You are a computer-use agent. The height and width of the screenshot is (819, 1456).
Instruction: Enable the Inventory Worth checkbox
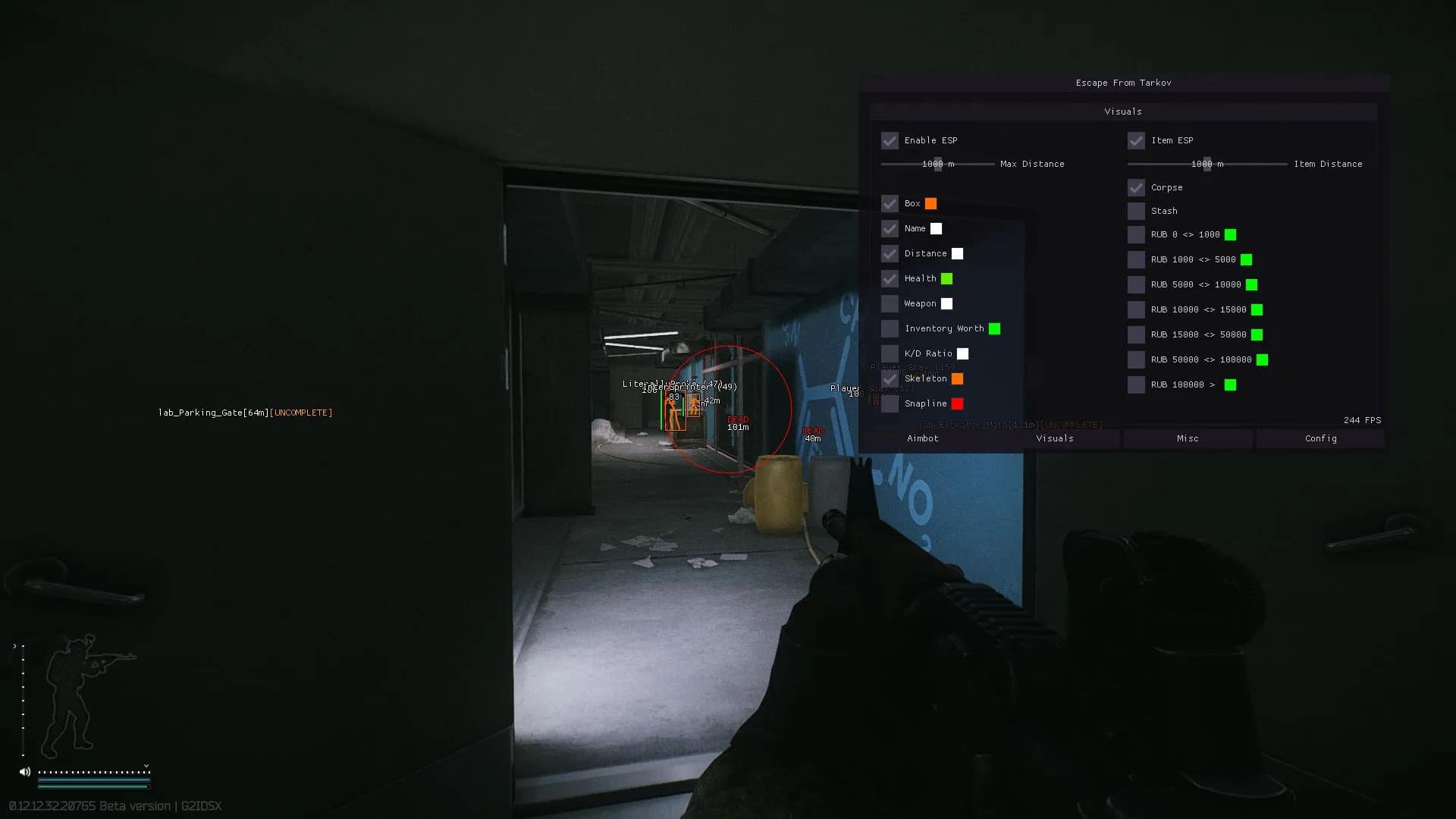pyautogui.click(x=890, y=329)
